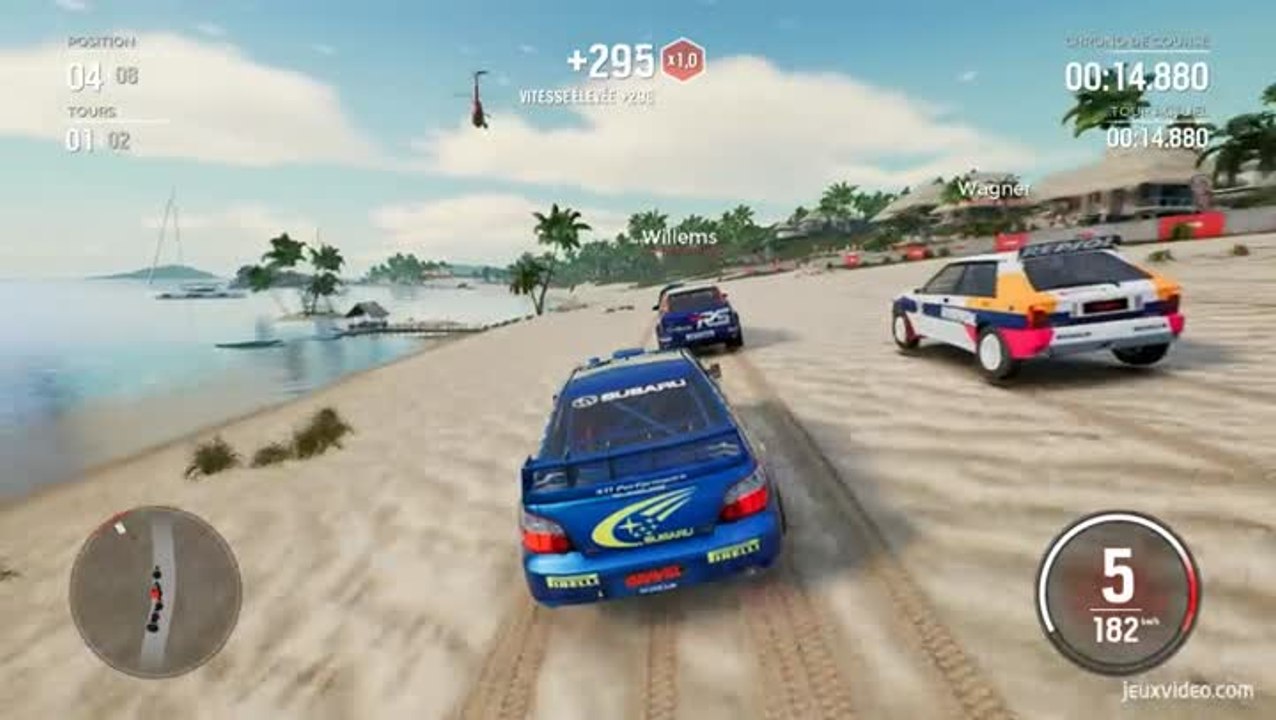Select the Willems opponent name tag

coord(679,237)
